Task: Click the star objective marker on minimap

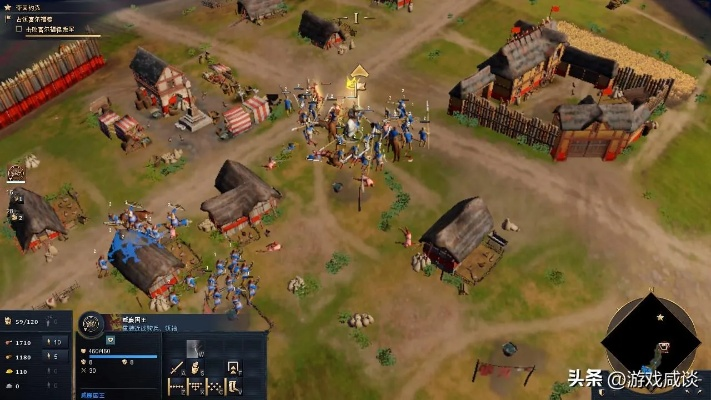Action: click(660, 317)
